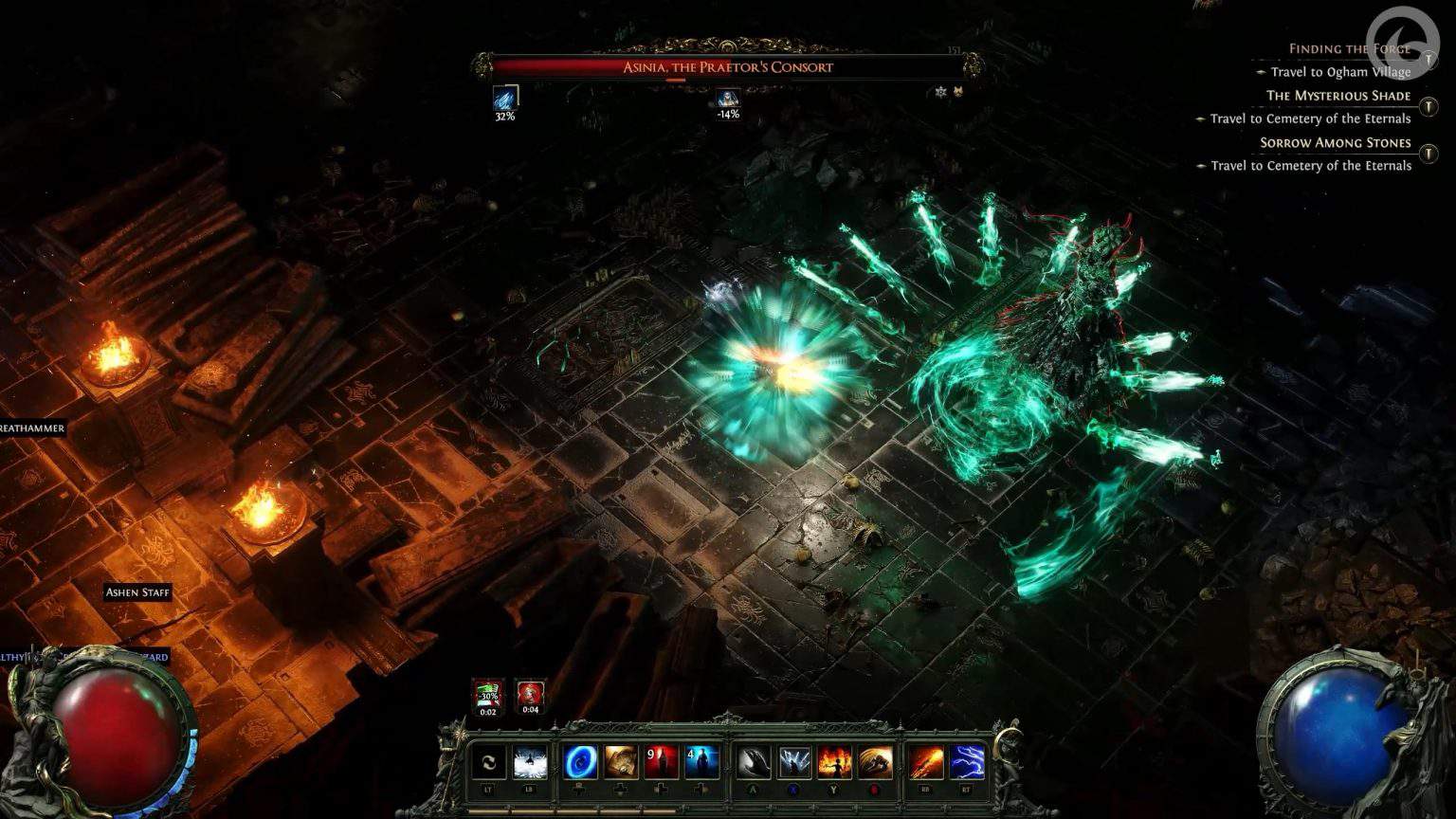
Task: Click the dark wolf skill bound to A
Action: pos(755,763)
